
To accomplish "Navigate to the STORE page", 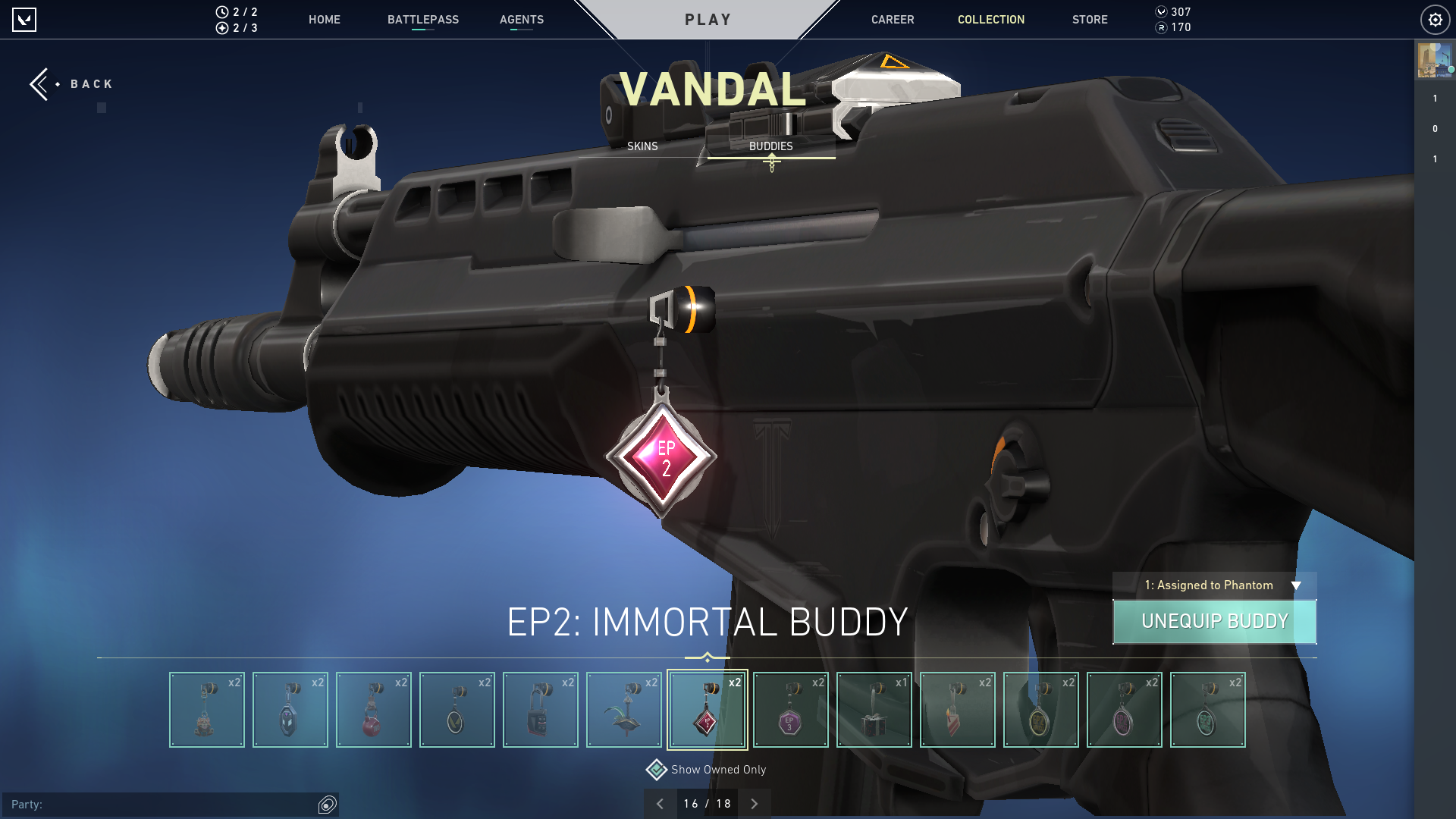I will click(x=1090, y=20).
